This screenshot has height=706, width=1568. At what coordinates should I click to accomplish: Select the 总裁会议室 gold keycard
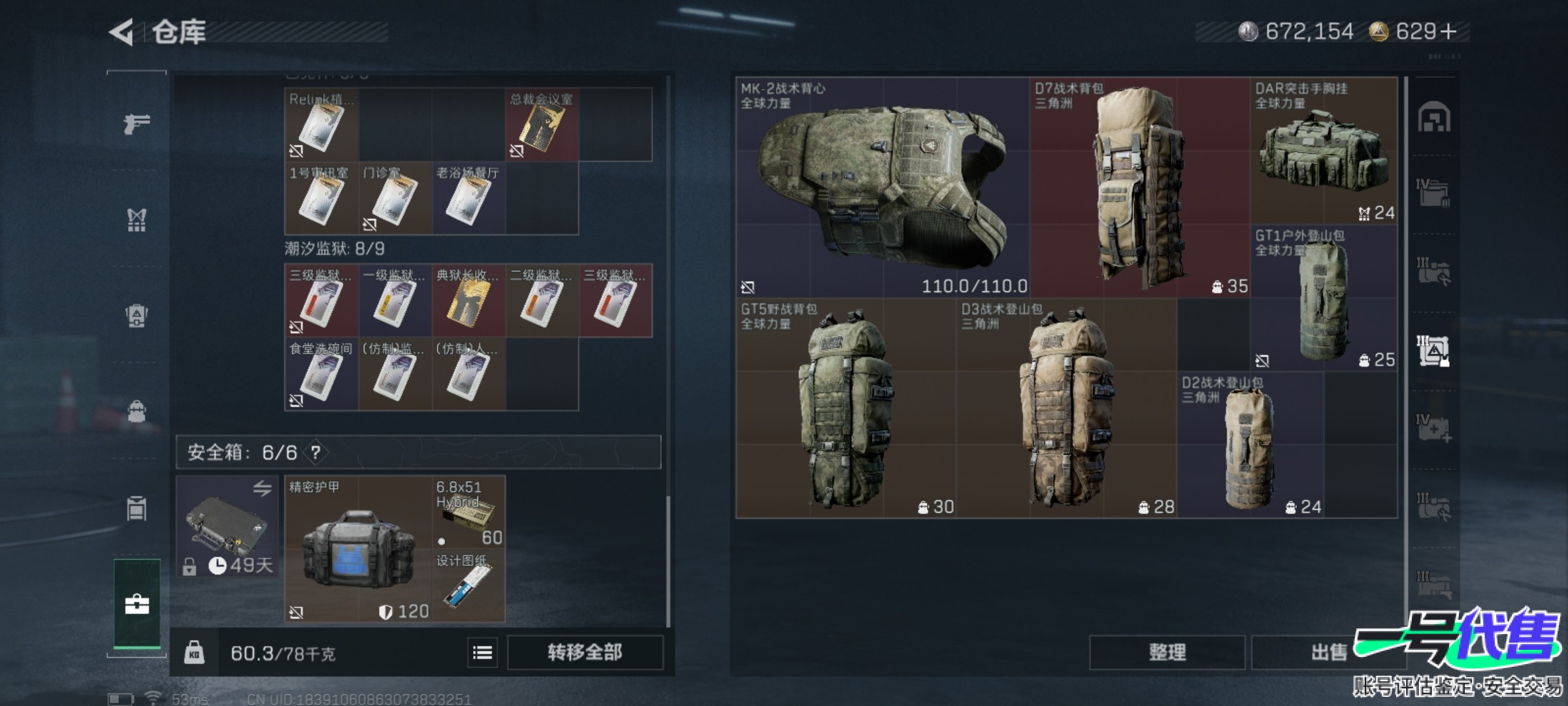pos(542,126)
